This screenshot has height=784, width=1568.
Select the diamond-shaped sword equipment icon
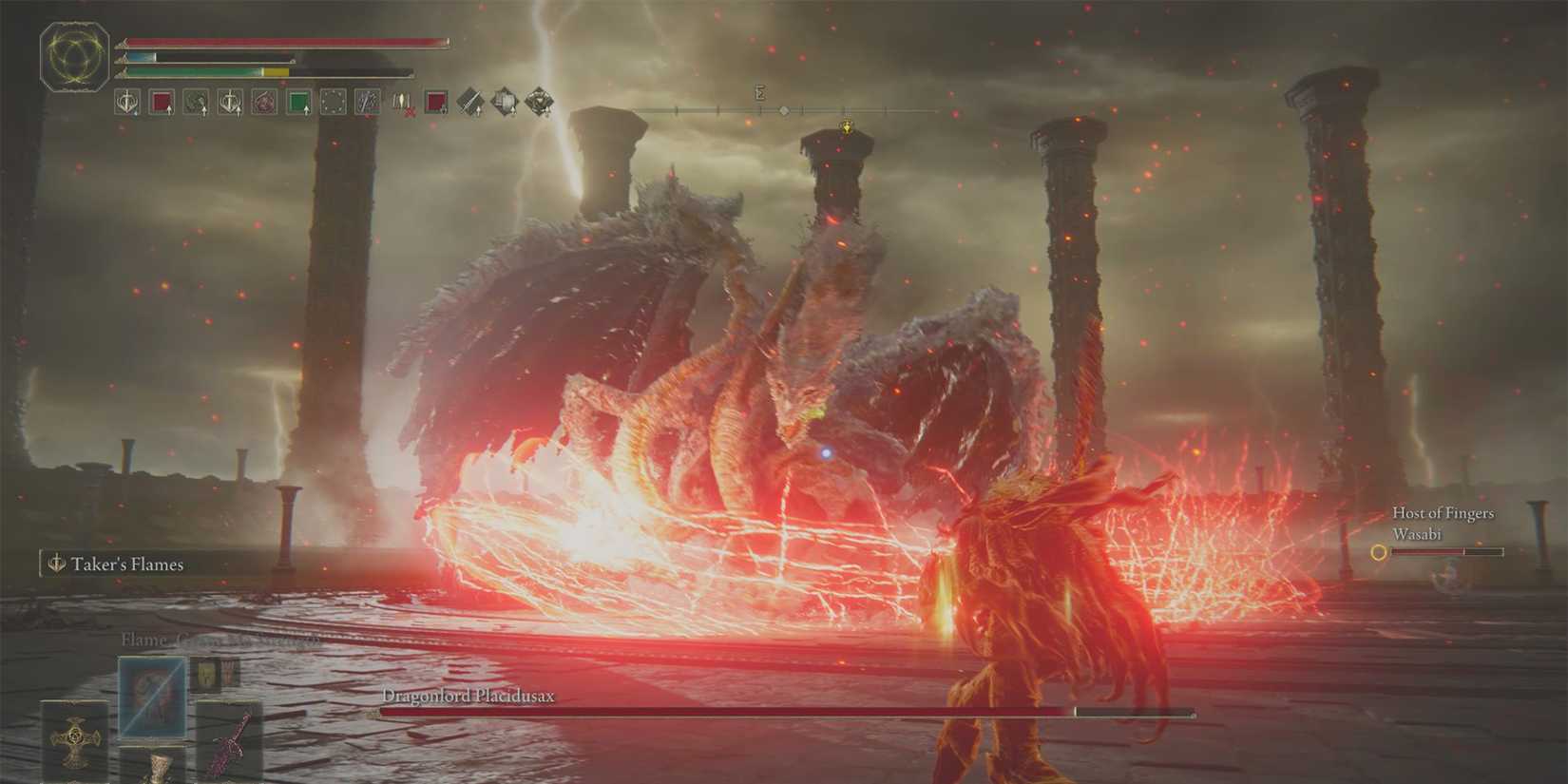click(469, 101)
